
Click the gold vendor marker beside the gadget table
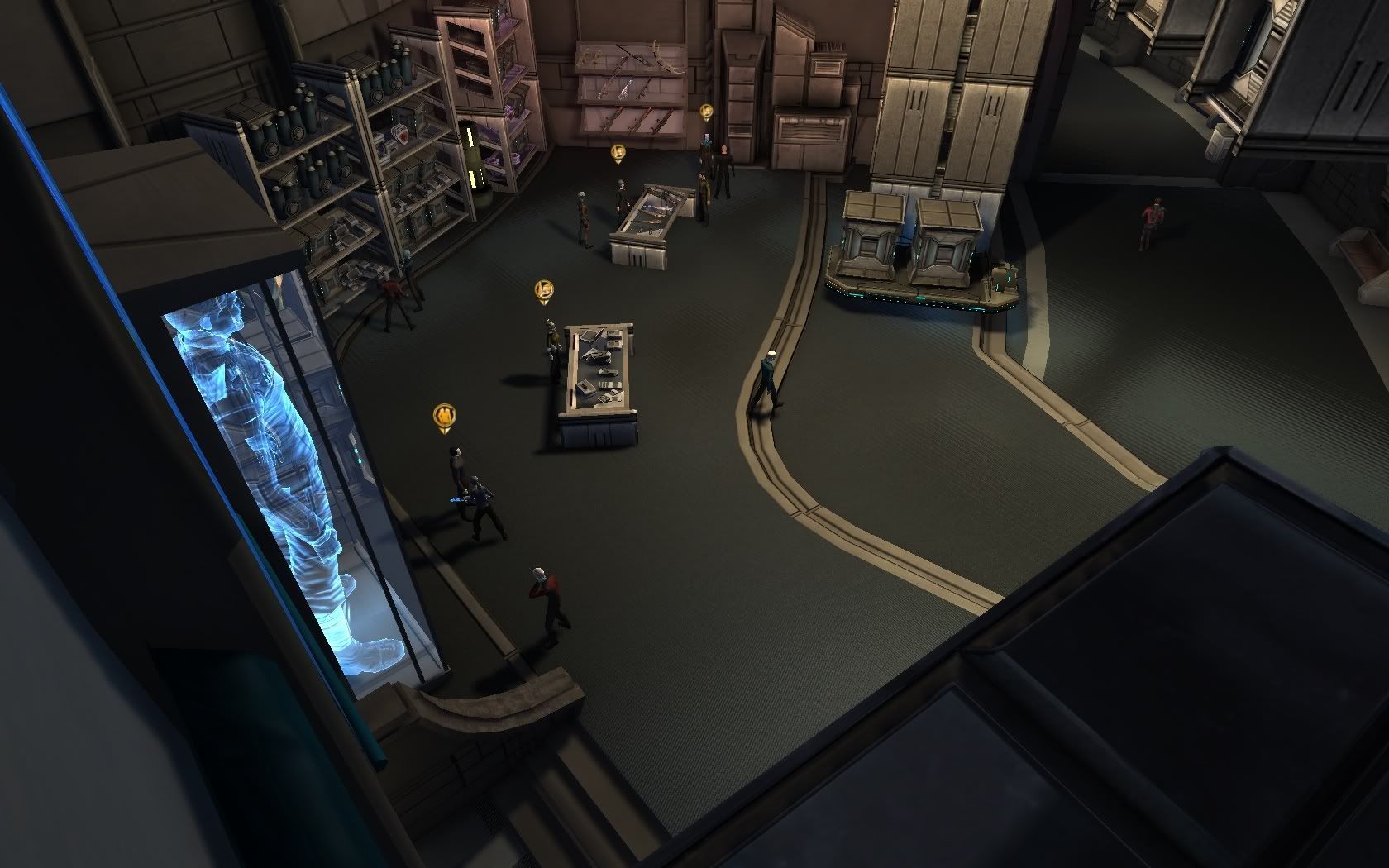pos(544,290)
